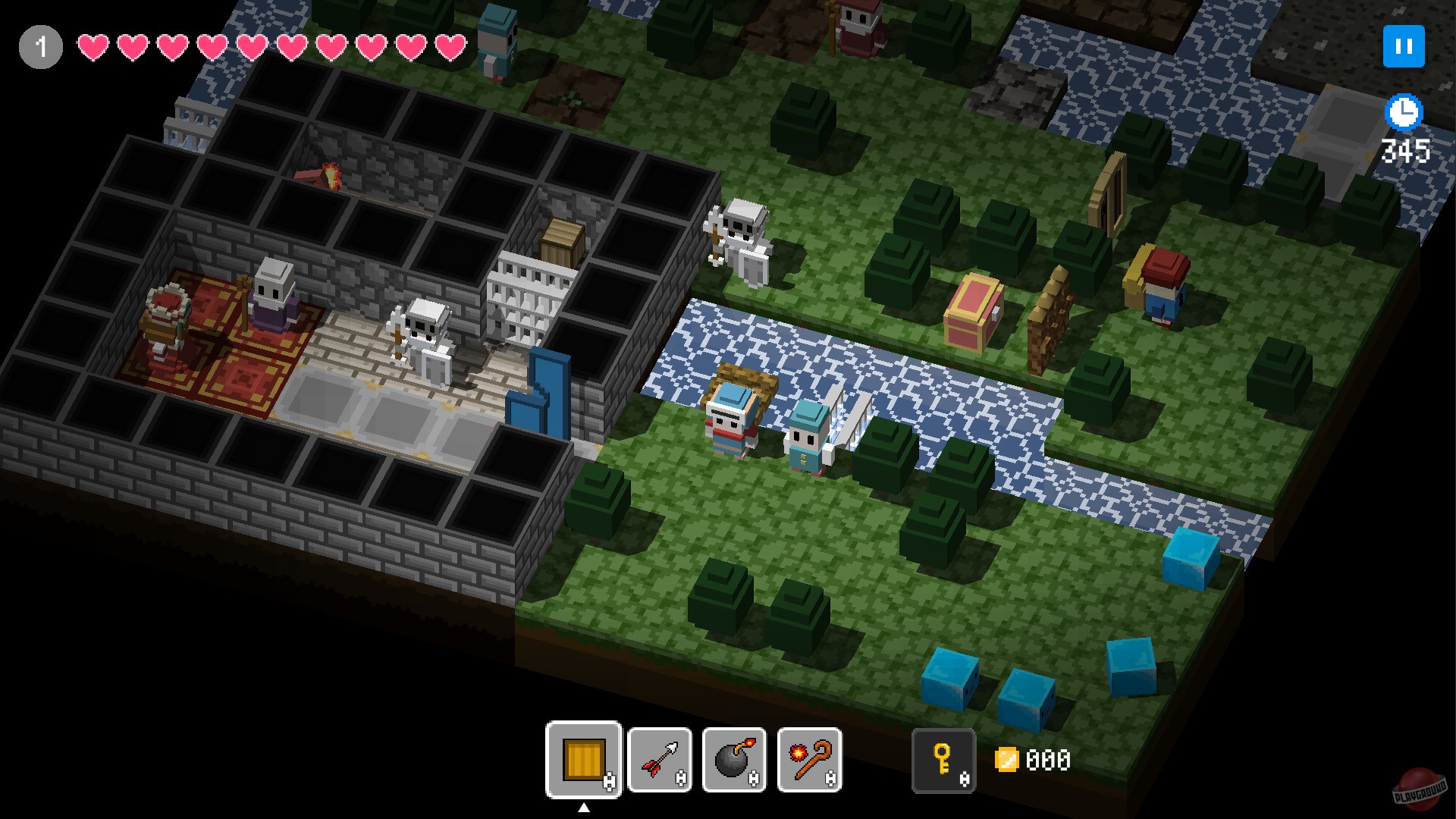Image resolution: width=1456 pixels, height=819 pixels.
Task: Click the gold coin currency icon
Action: click(1009, 758)
